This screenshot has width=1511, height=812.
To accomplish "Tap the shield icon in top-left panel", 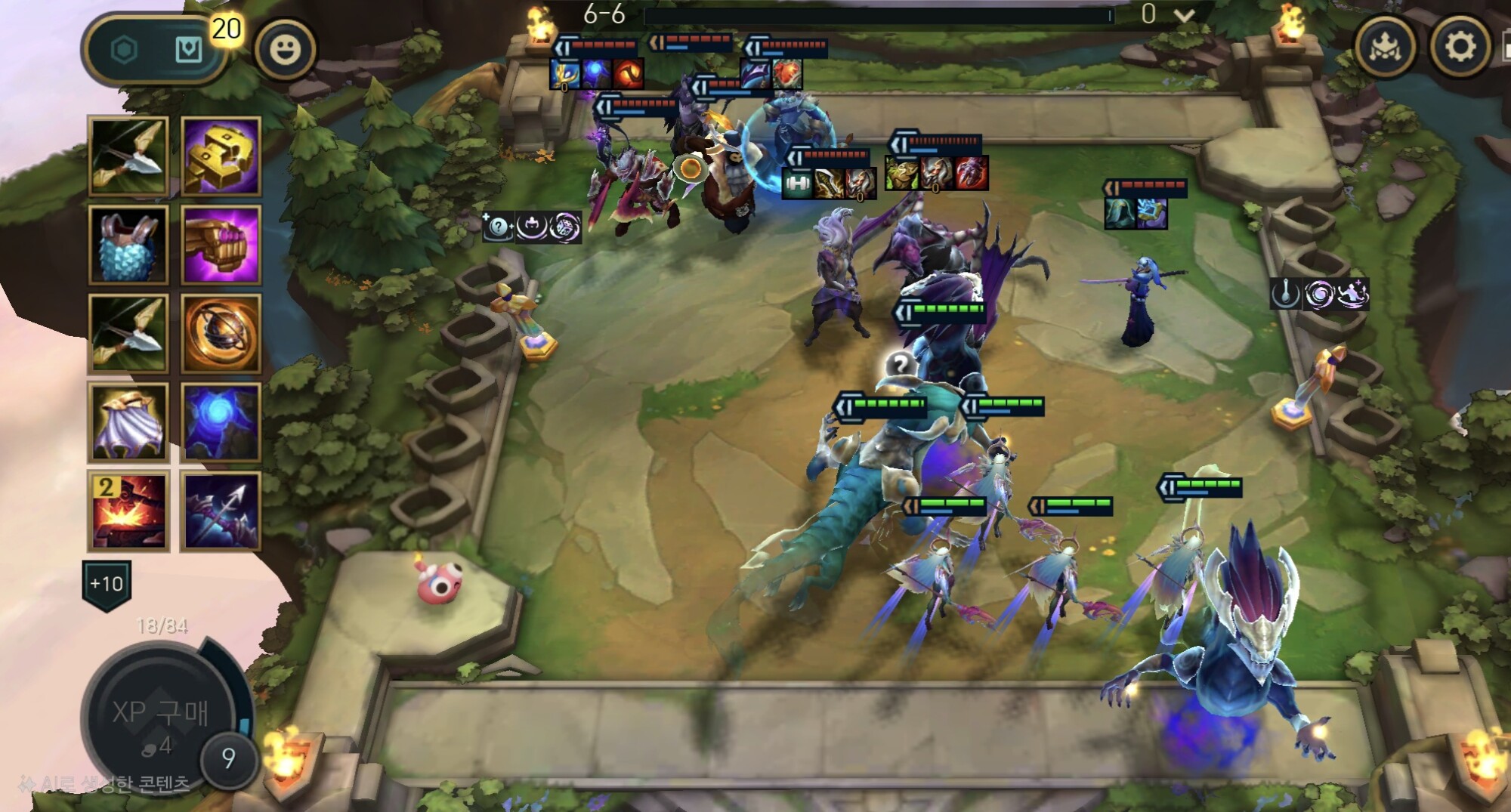I will coord(188,50).
